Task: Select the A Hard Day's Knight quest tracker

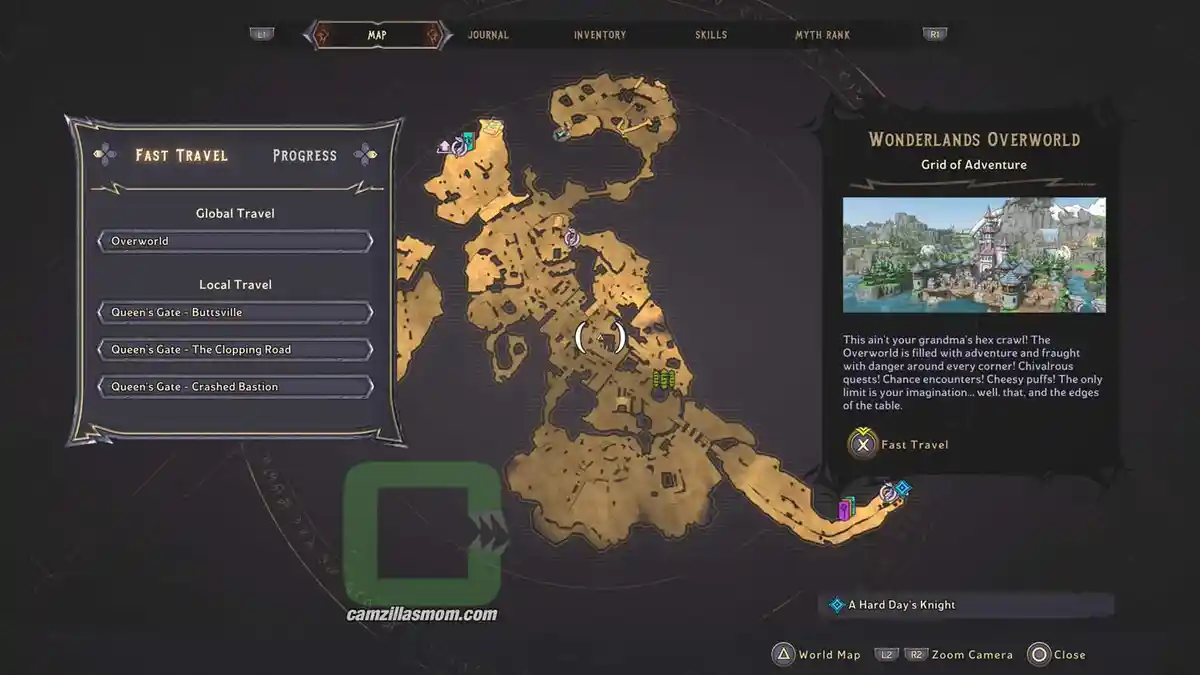Action: [x=970, y=605]
